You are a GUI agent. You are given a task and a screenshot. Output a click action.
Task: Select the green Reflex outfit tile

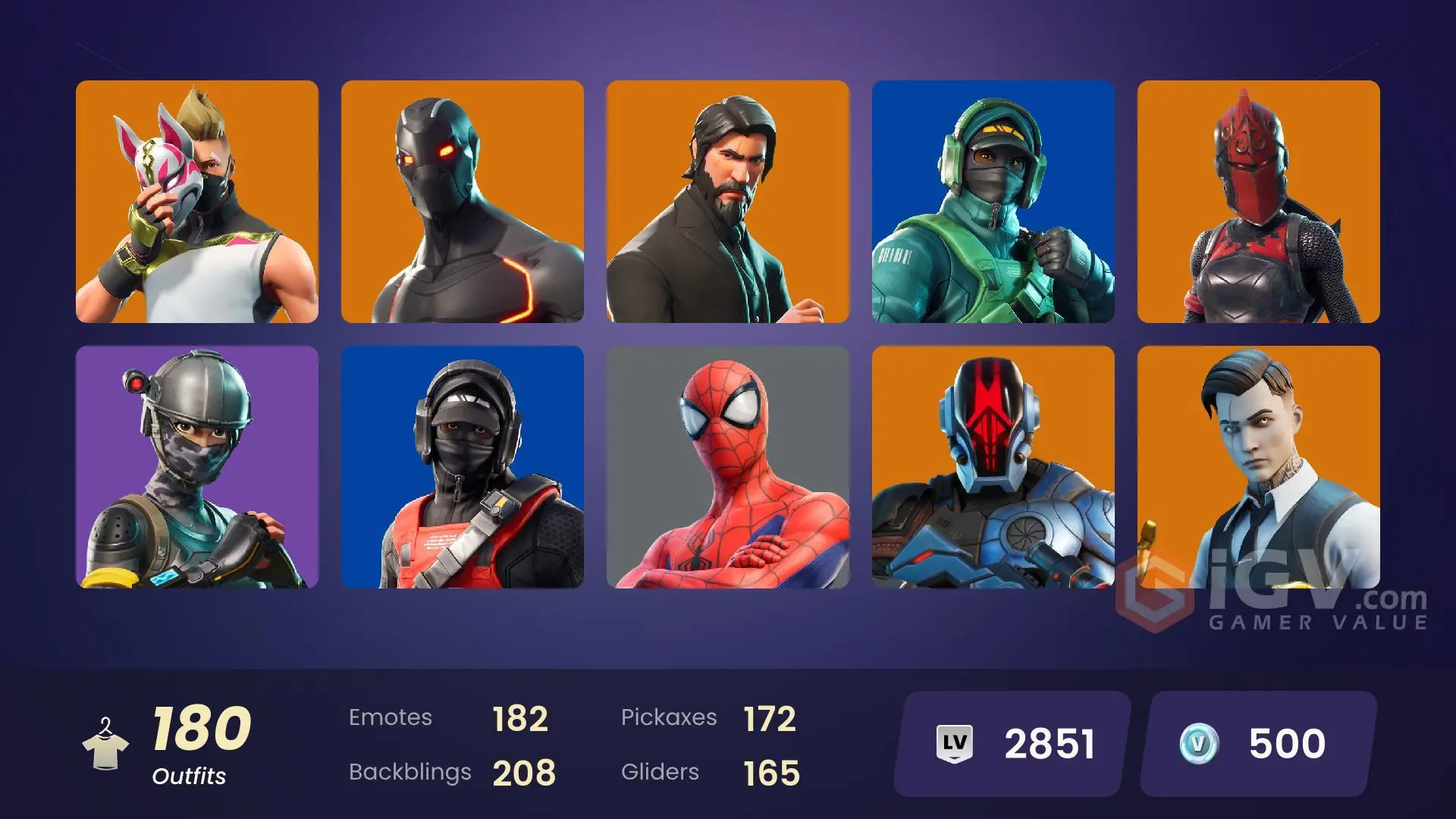pos(993,202)
